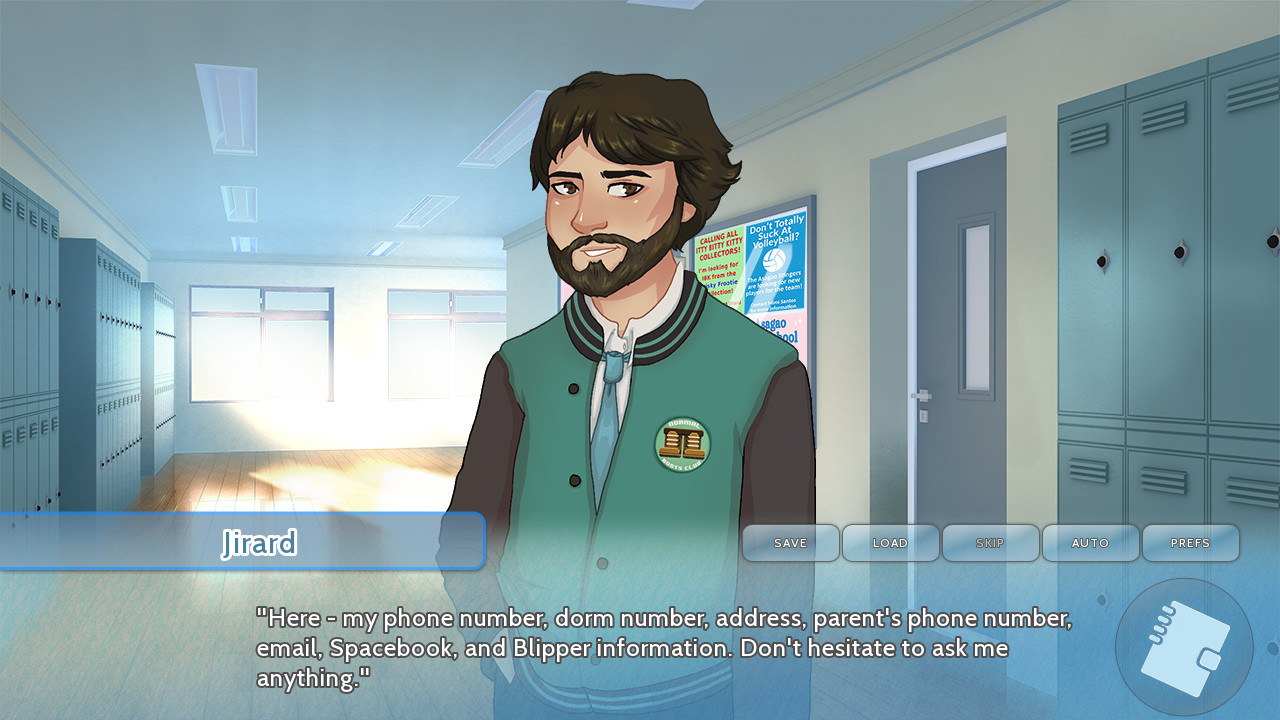The width and height of the screenshot is (1280, 720).
Task: Load a saved game
Action: coord(890,543)
